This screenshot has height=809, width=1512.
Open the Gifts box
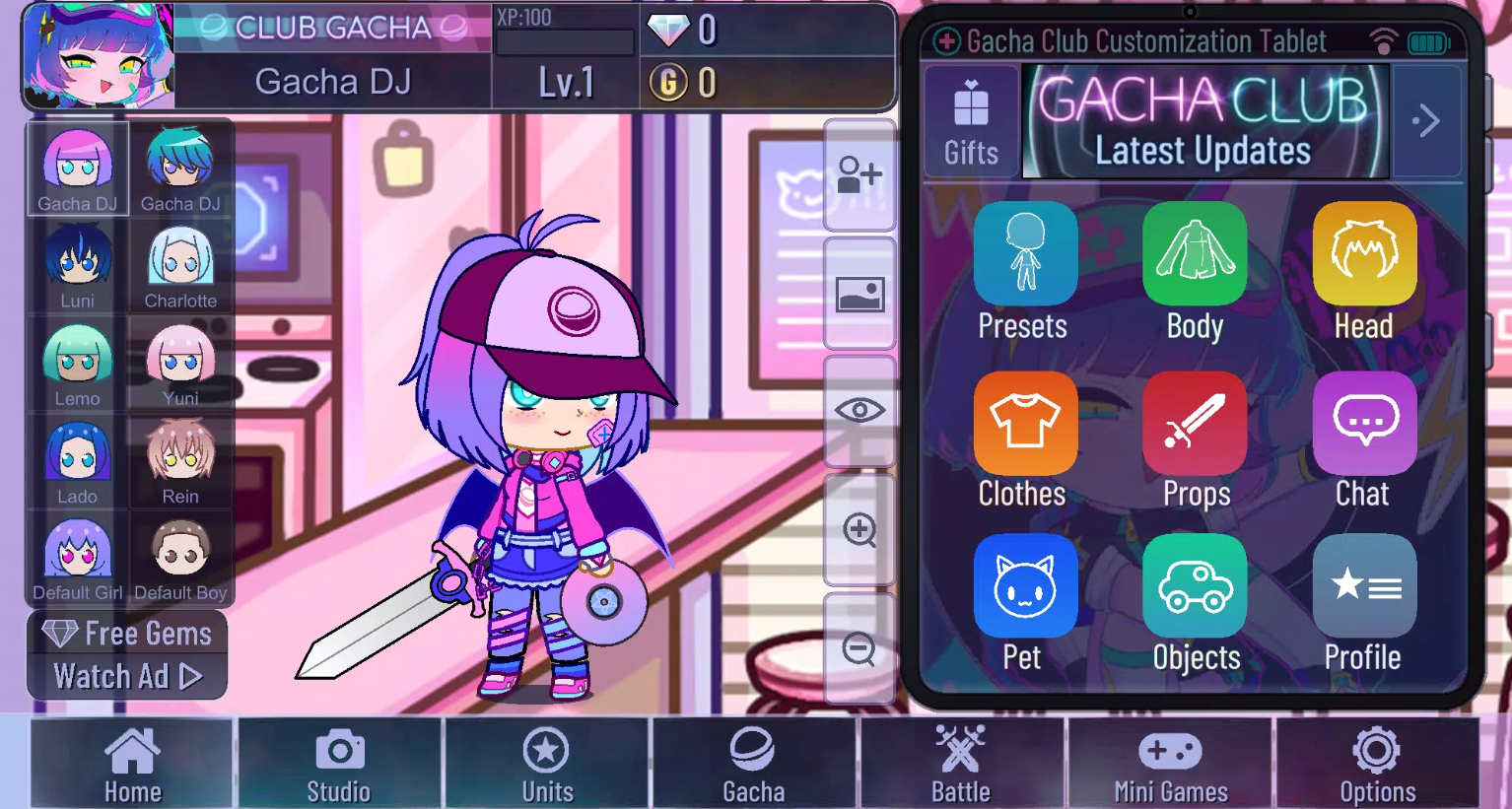coord(971,121)
